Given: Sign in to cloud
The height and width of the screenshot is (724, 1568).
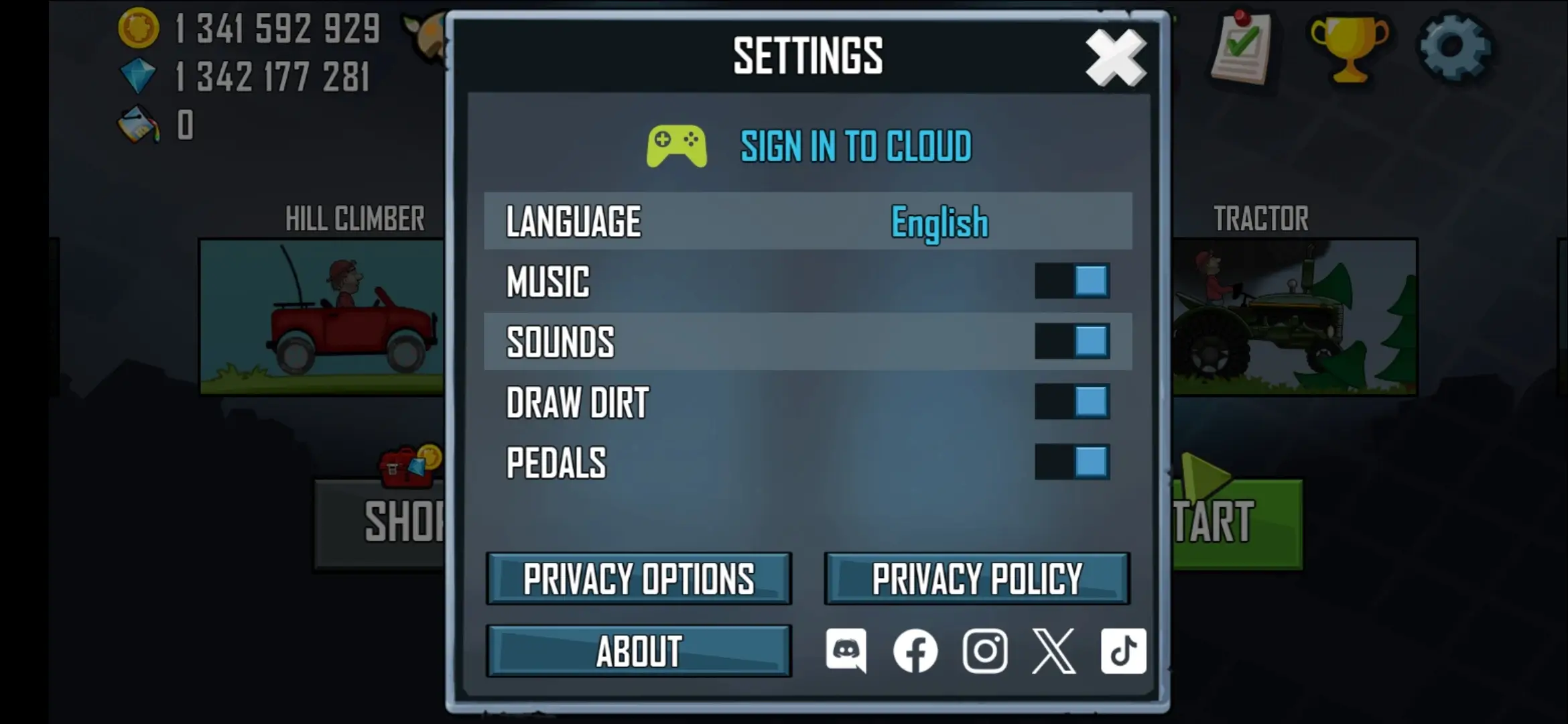Looking at the screenshot, I should coord(855,146).
